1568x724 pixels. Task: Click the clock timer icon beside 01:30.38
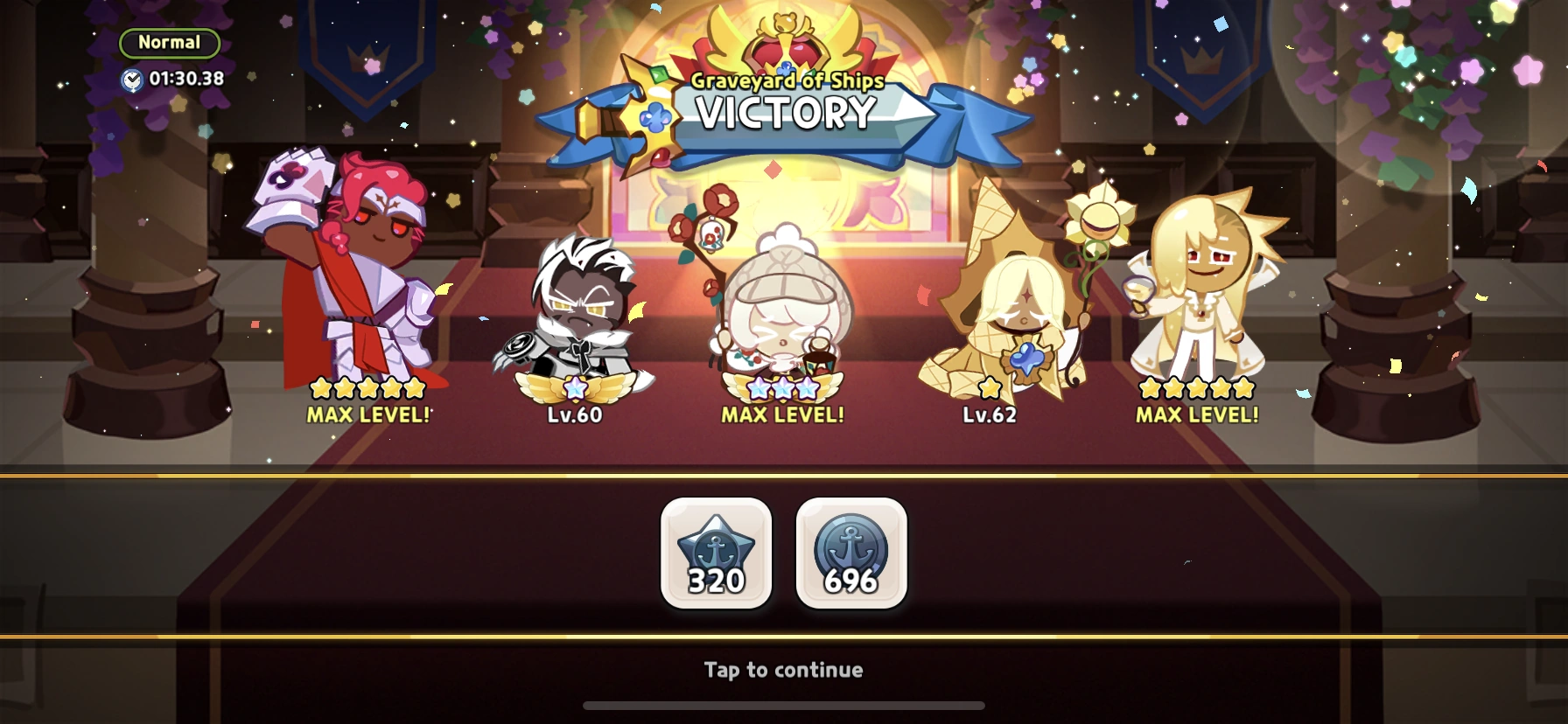pyautogui.click(x=132, y=78)
